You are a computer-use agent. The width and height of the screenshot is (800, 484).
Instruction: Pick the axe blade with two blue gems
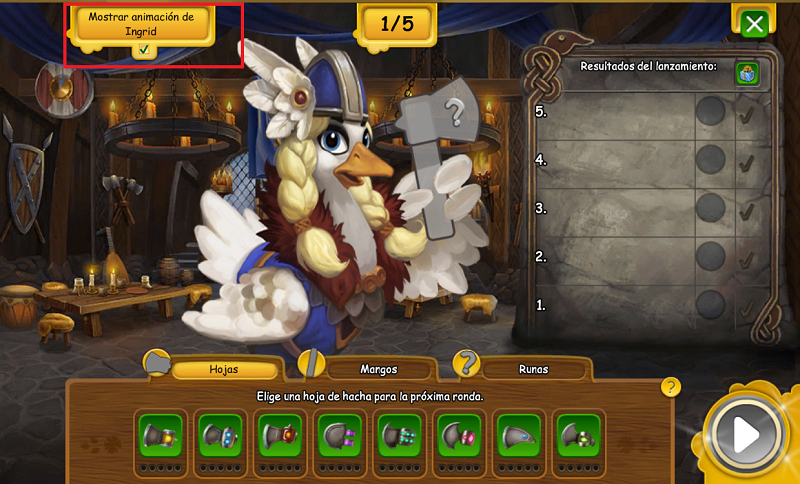pos(219,435)
